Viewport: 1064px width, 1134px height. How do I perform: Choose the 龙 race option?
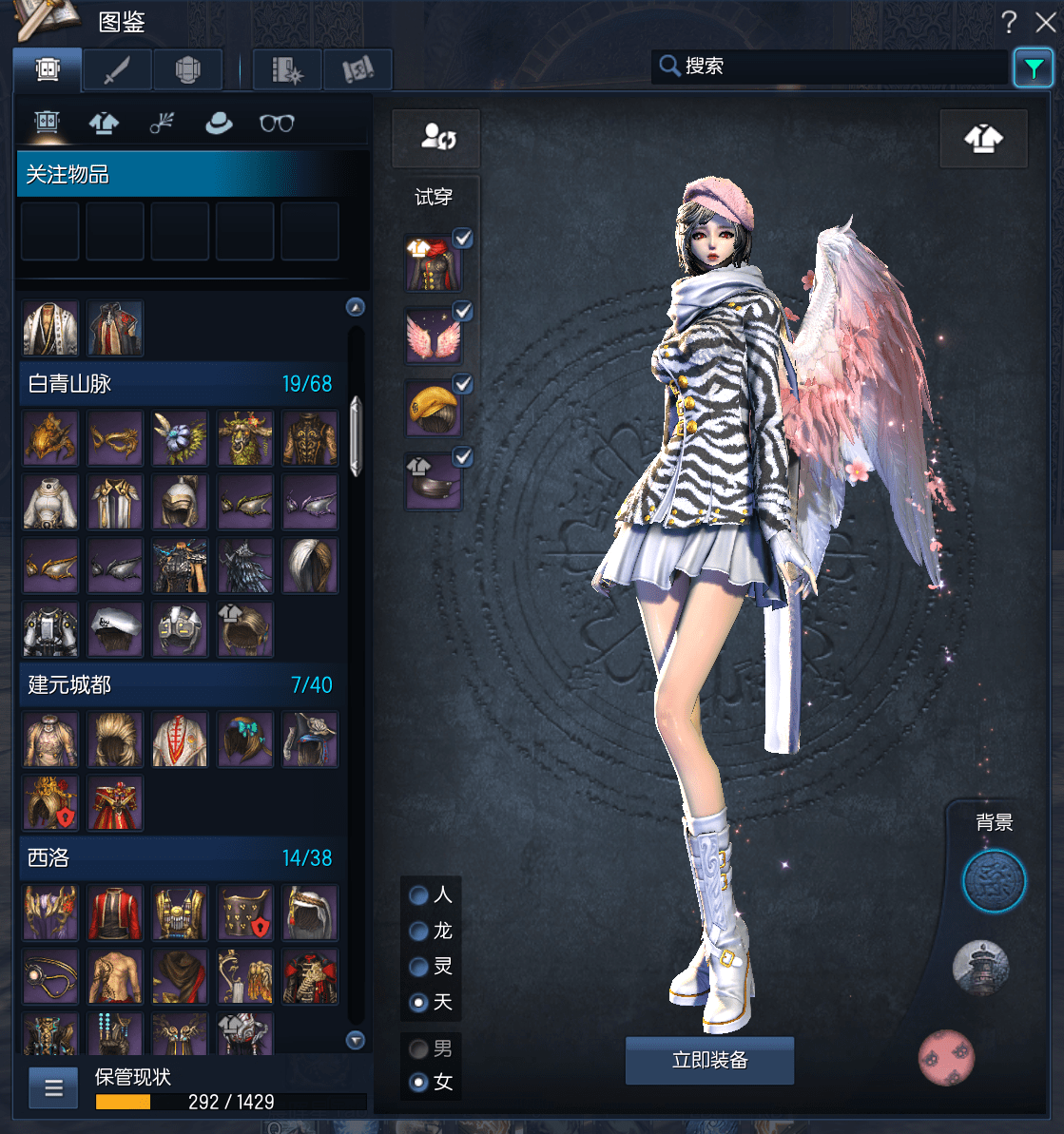(x=418, y=931)
